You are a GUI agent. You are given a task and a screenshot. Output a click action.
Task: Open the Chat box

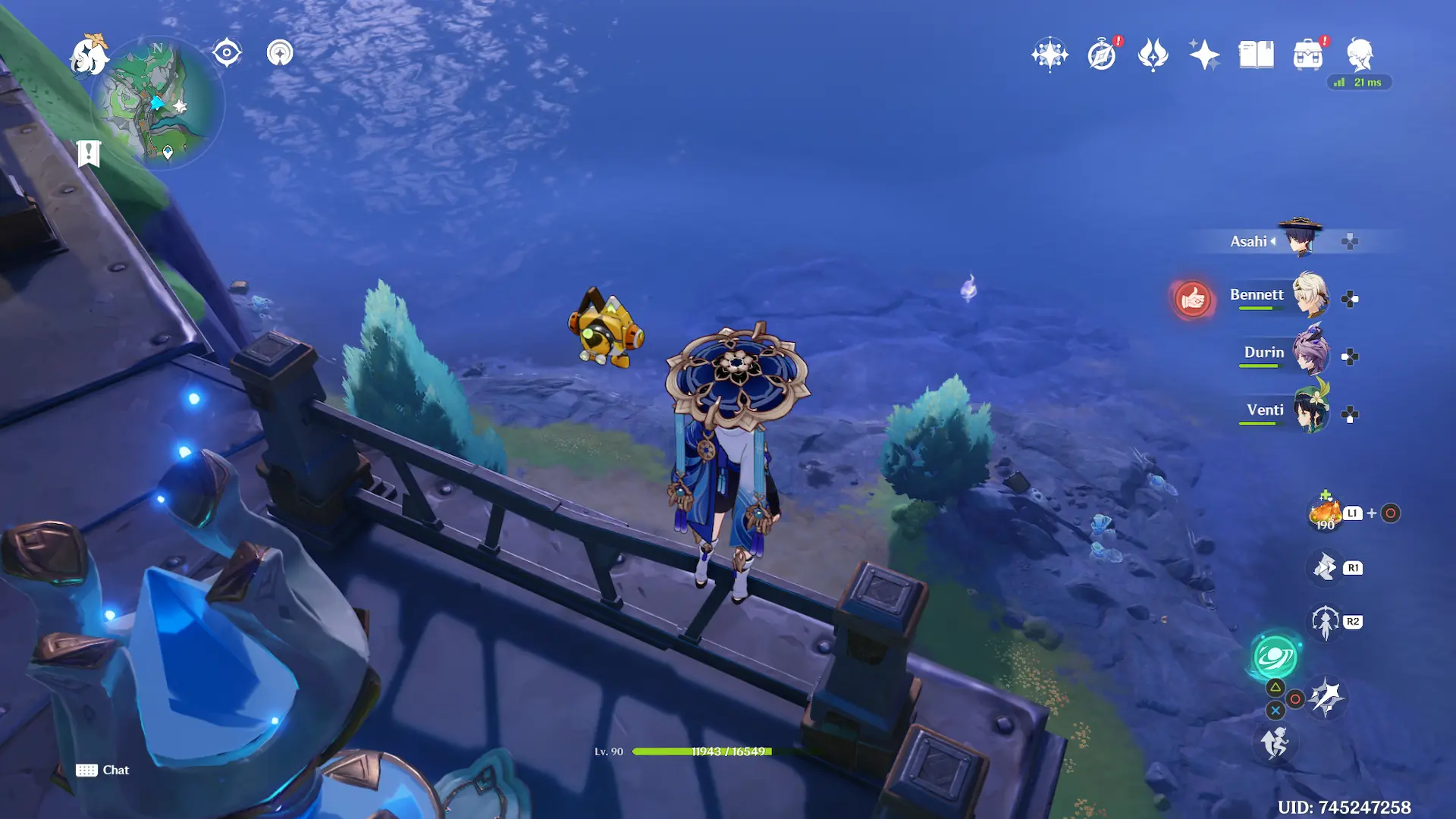pyautogui.click(x=102, y=770)
